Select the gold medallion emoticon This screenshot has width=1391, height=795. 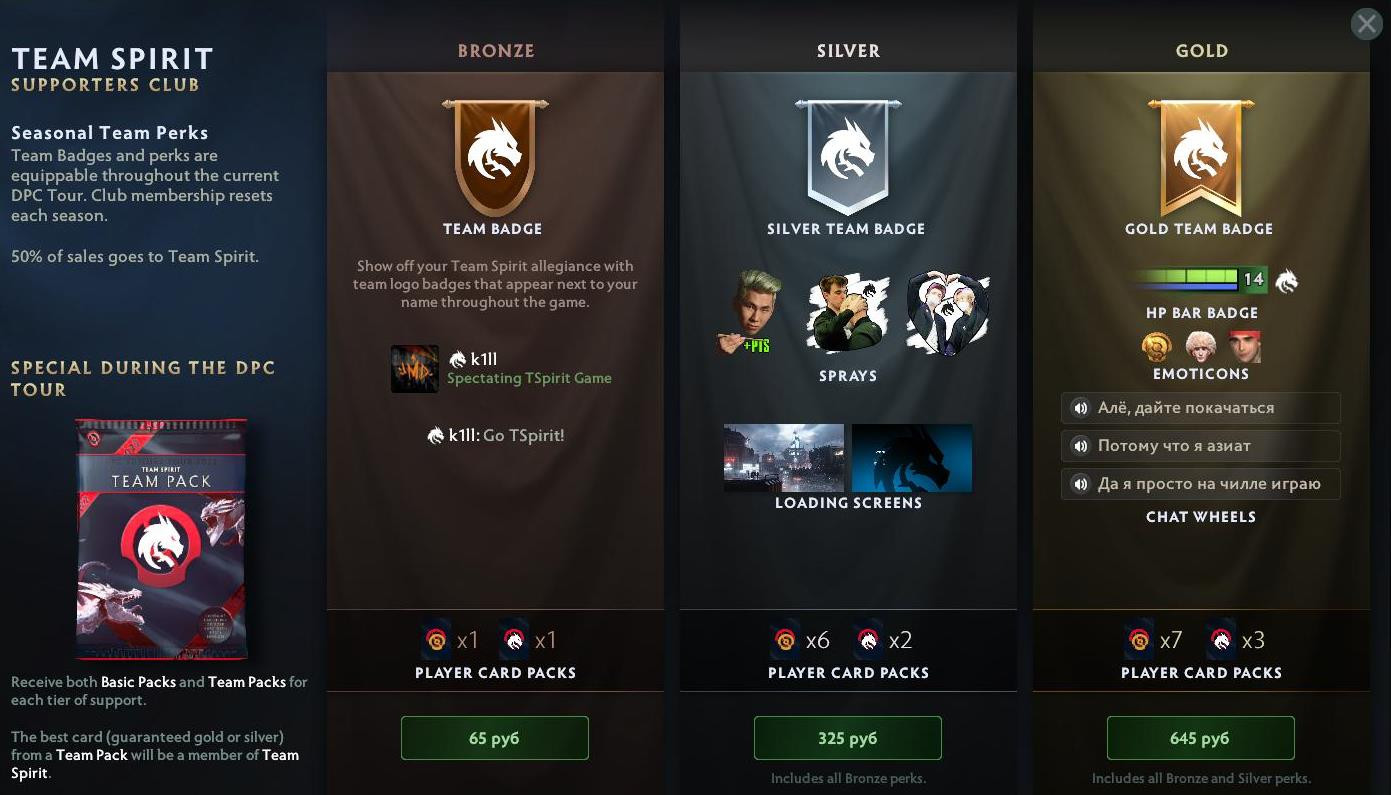click(1157, 347)
